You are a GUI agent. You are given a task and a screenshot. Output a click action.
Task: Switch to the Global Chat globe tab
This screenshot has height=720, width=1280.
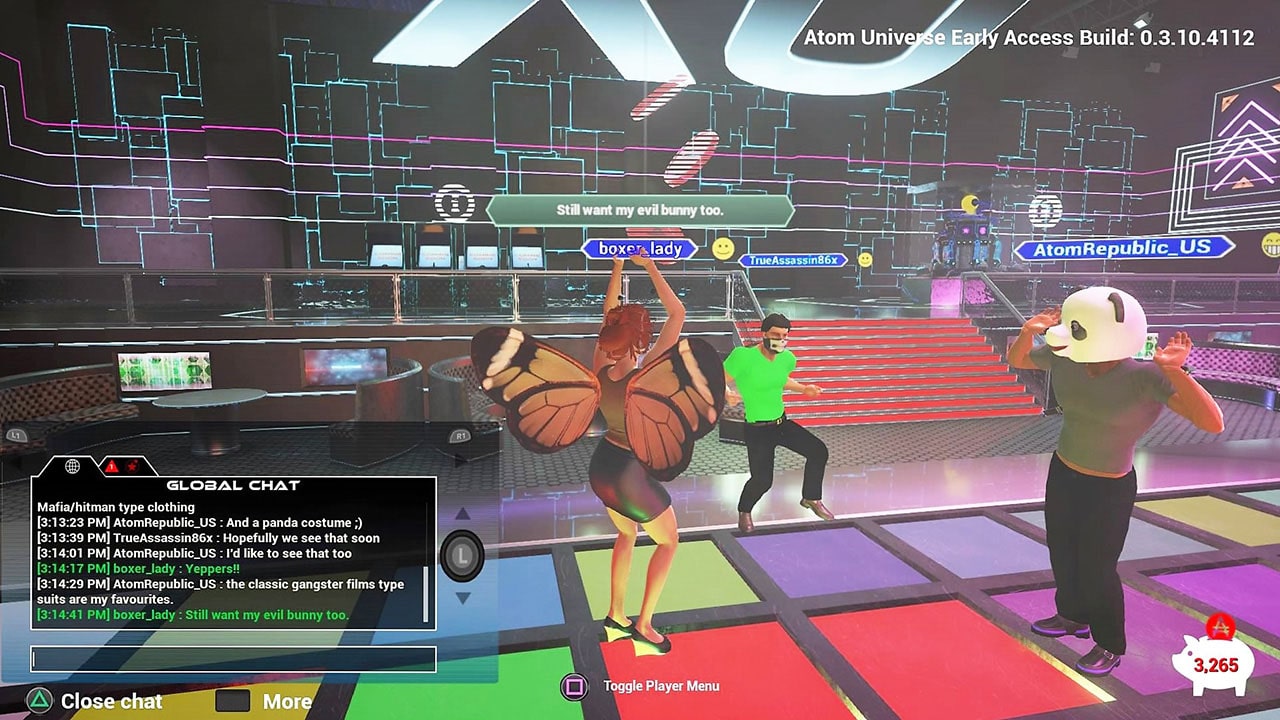click(72, 467)
